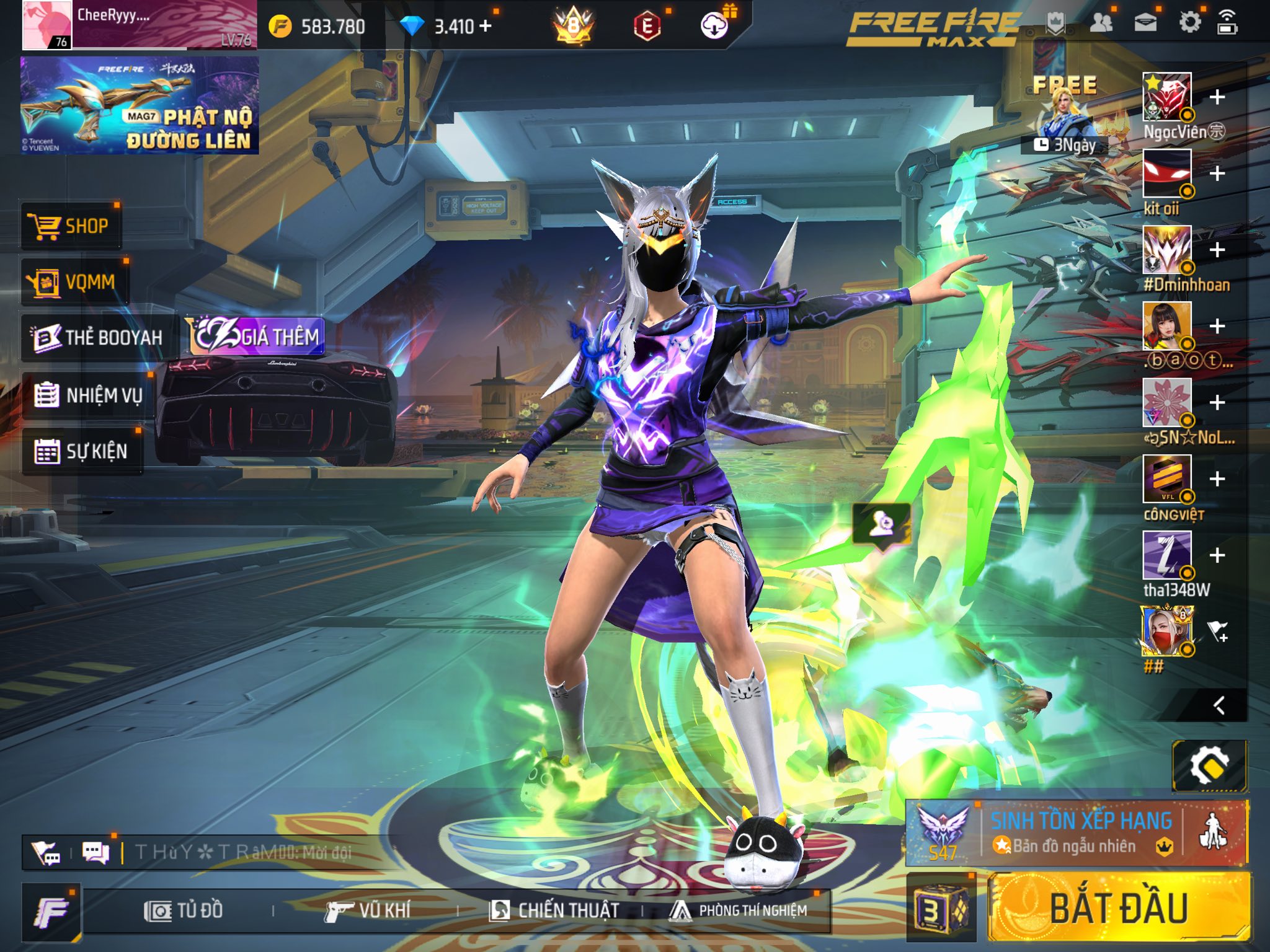The width and height of the screenshot is (1270, 952).
Task: Open the VQMM lucky spin menu
Action: [x=74, y=282]
